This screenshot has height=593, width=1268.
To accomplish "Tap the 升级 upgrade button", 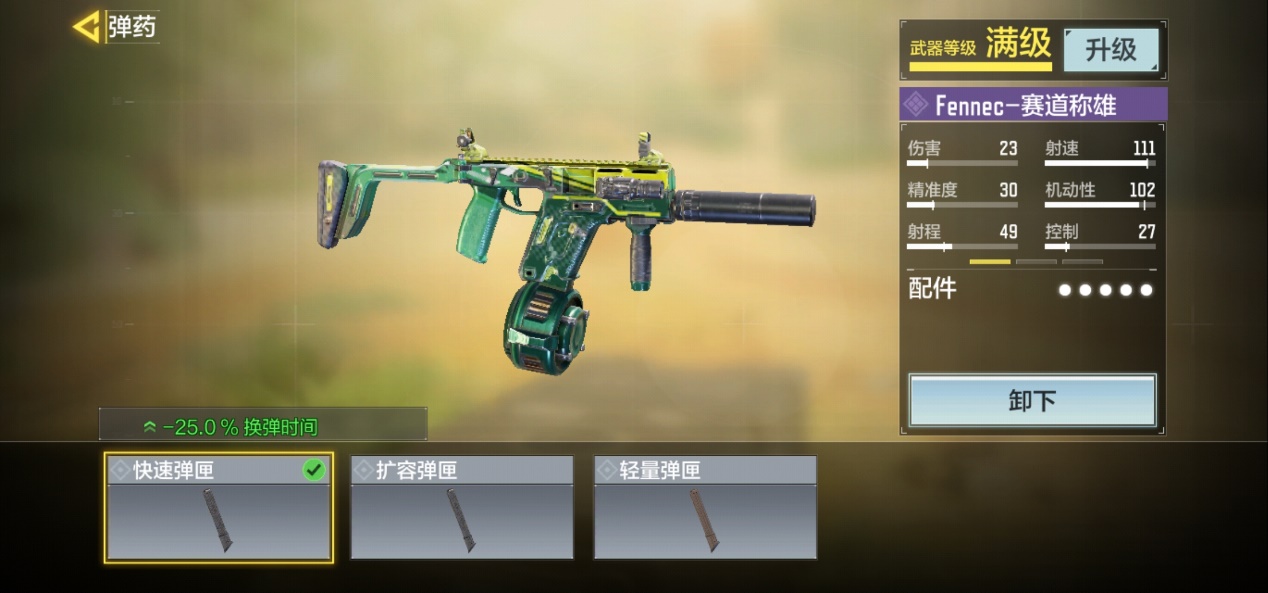I will pos(1110,50).
